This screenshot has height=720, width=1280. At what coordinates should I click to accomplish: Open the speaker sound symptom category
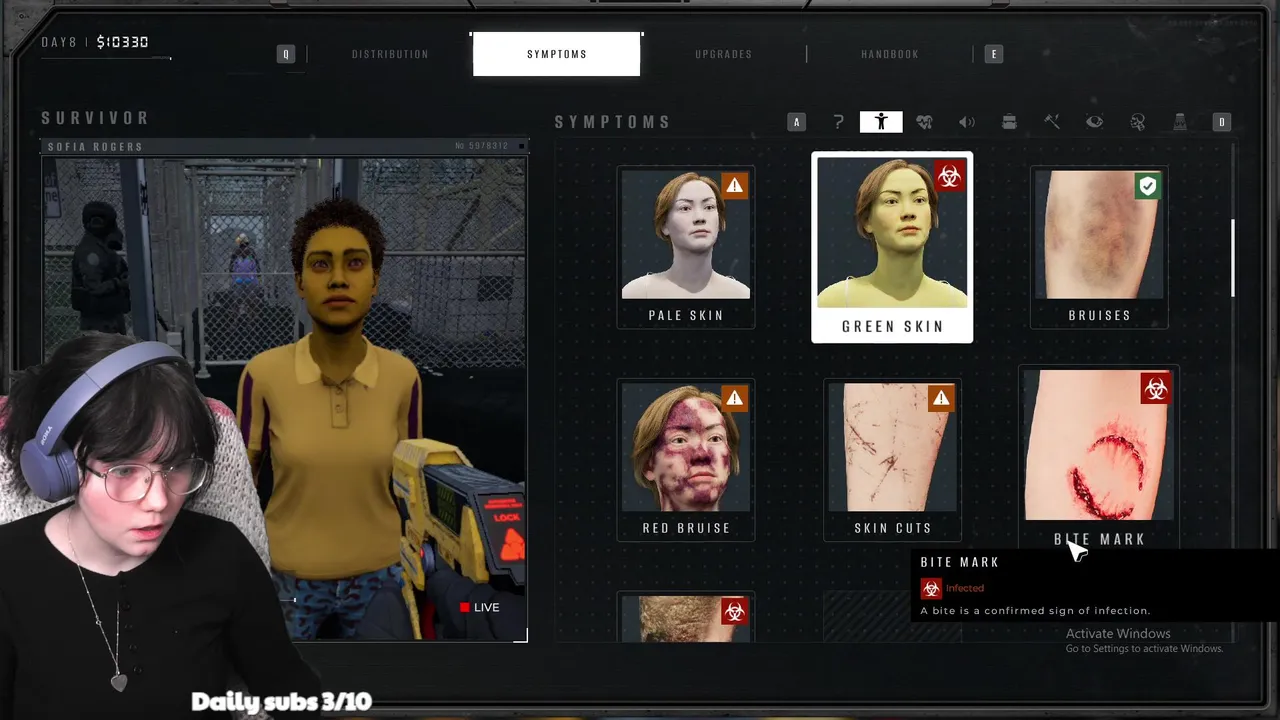967,122
